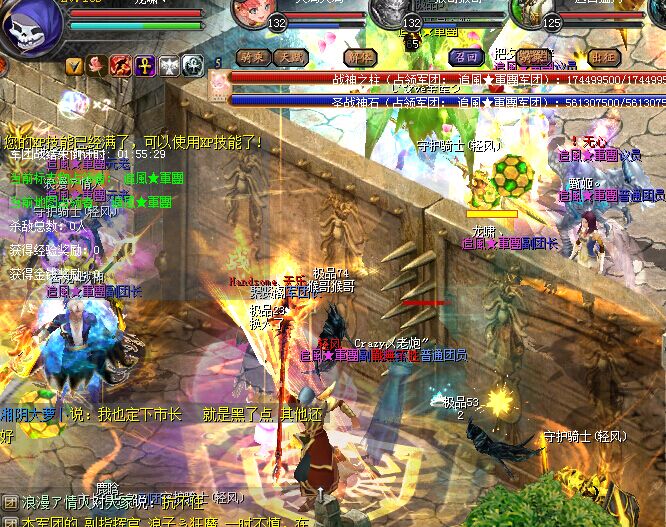Click the 团 legion channel tag
This screenshot has width=666, height=527.
point(10,500)
